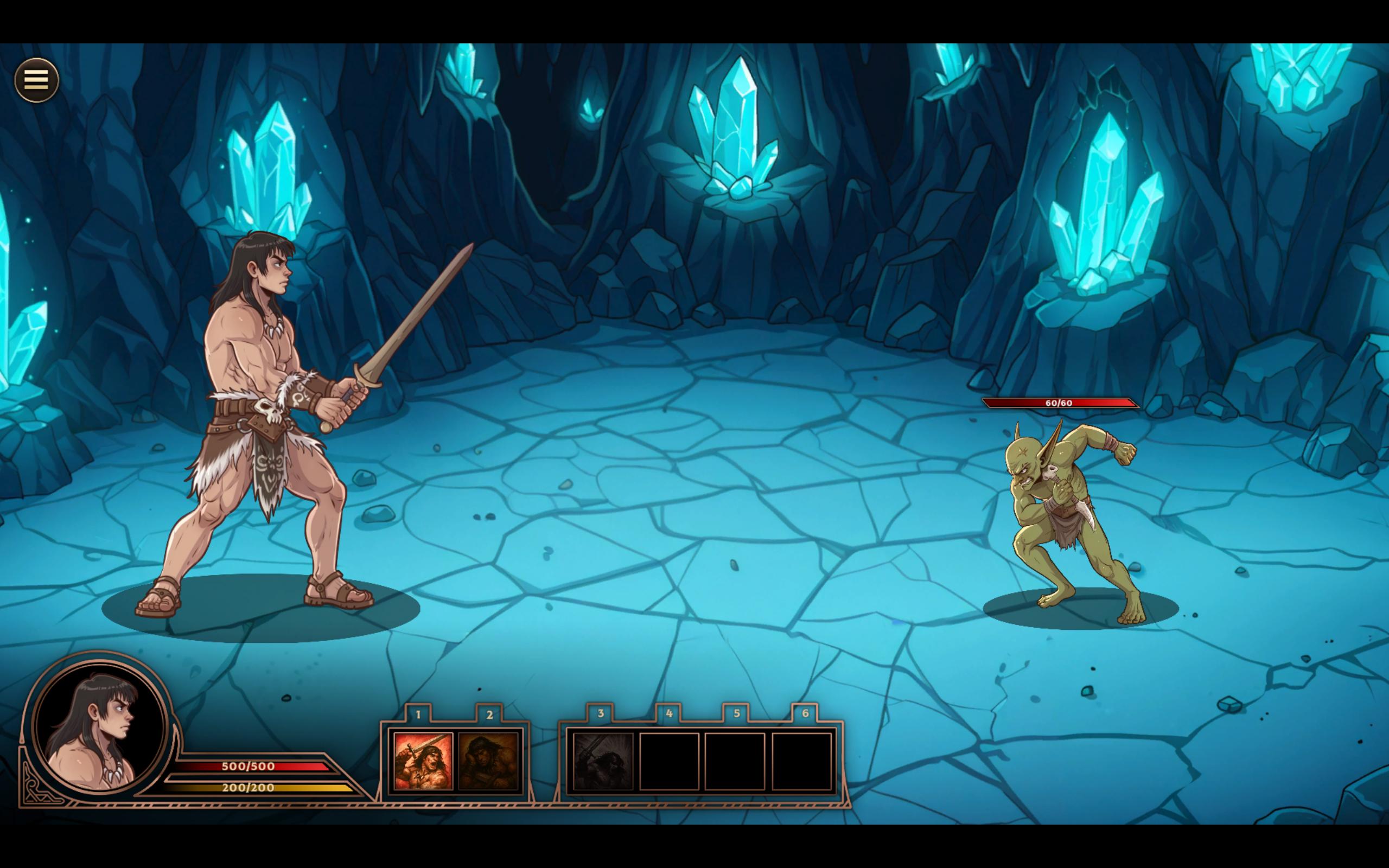Screen dimensions: 1389x868
Task: Open the hamburger menu button
Action: (36, 80)
